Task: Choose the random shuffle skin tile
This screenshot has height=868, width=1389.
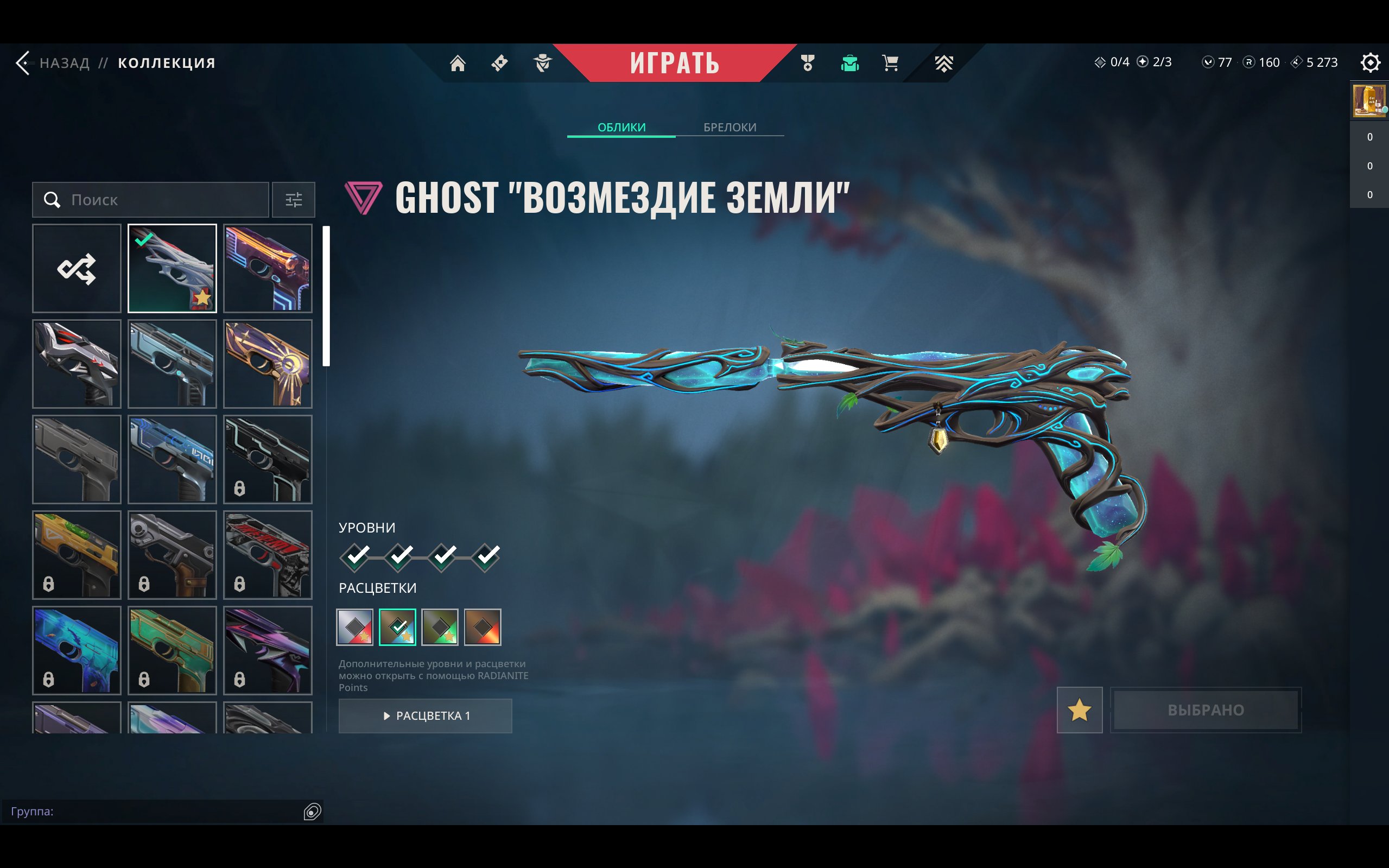Action: click(x=77, y=268)
